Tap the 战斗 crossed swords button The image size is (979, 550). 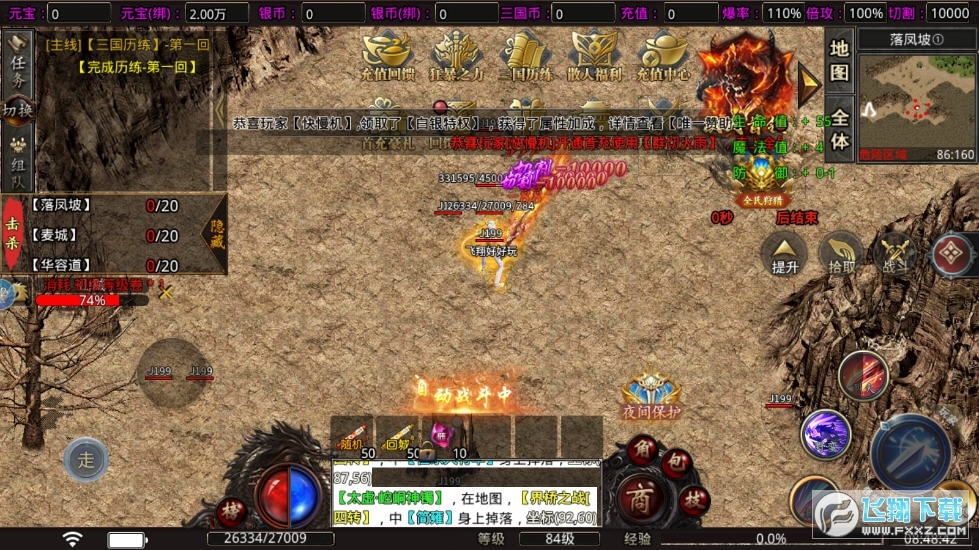point(893,254)
